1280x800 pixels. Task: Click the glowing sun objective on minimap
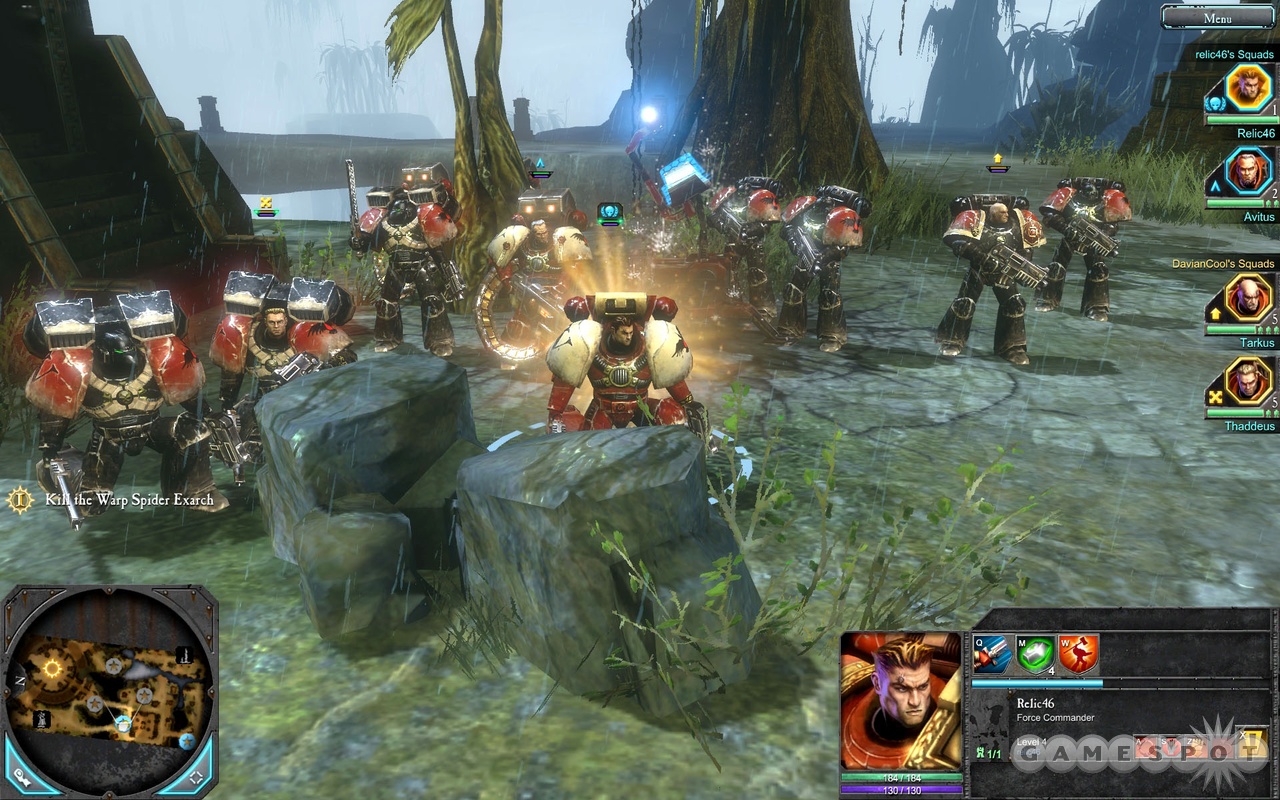tap(52, 667)
